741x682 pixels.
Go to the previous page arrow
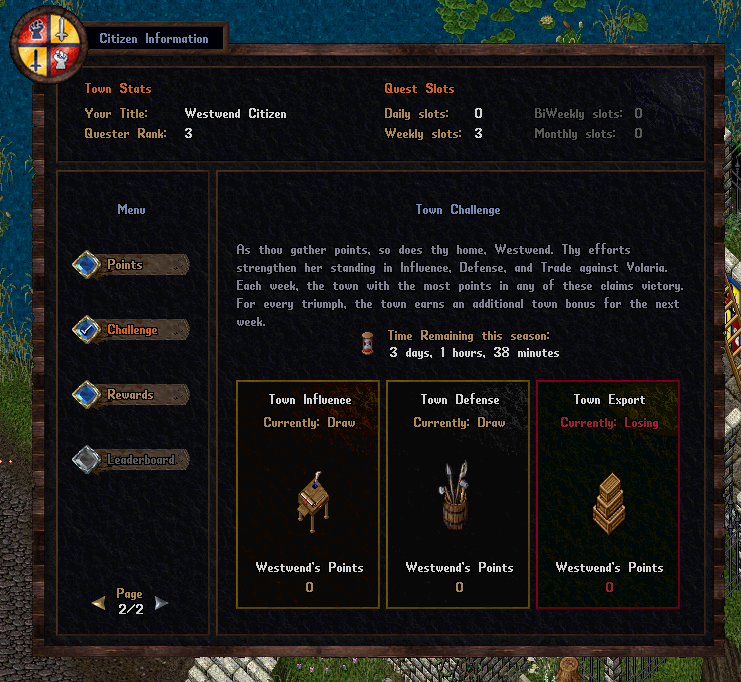click(x=98, y=602)
